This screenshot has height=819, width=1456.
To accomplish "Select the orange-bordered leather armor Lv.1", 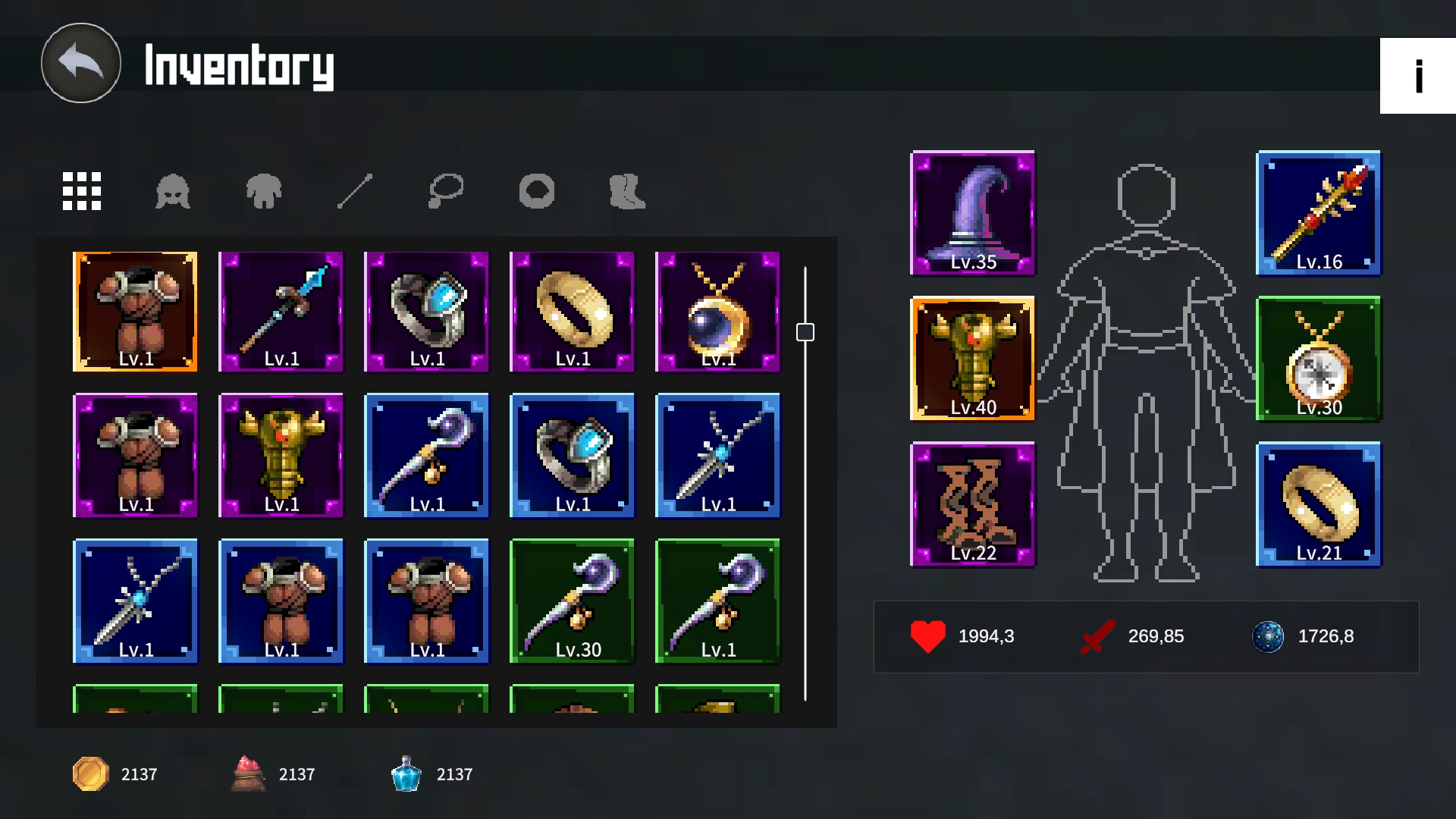I will tap(135, 312).
